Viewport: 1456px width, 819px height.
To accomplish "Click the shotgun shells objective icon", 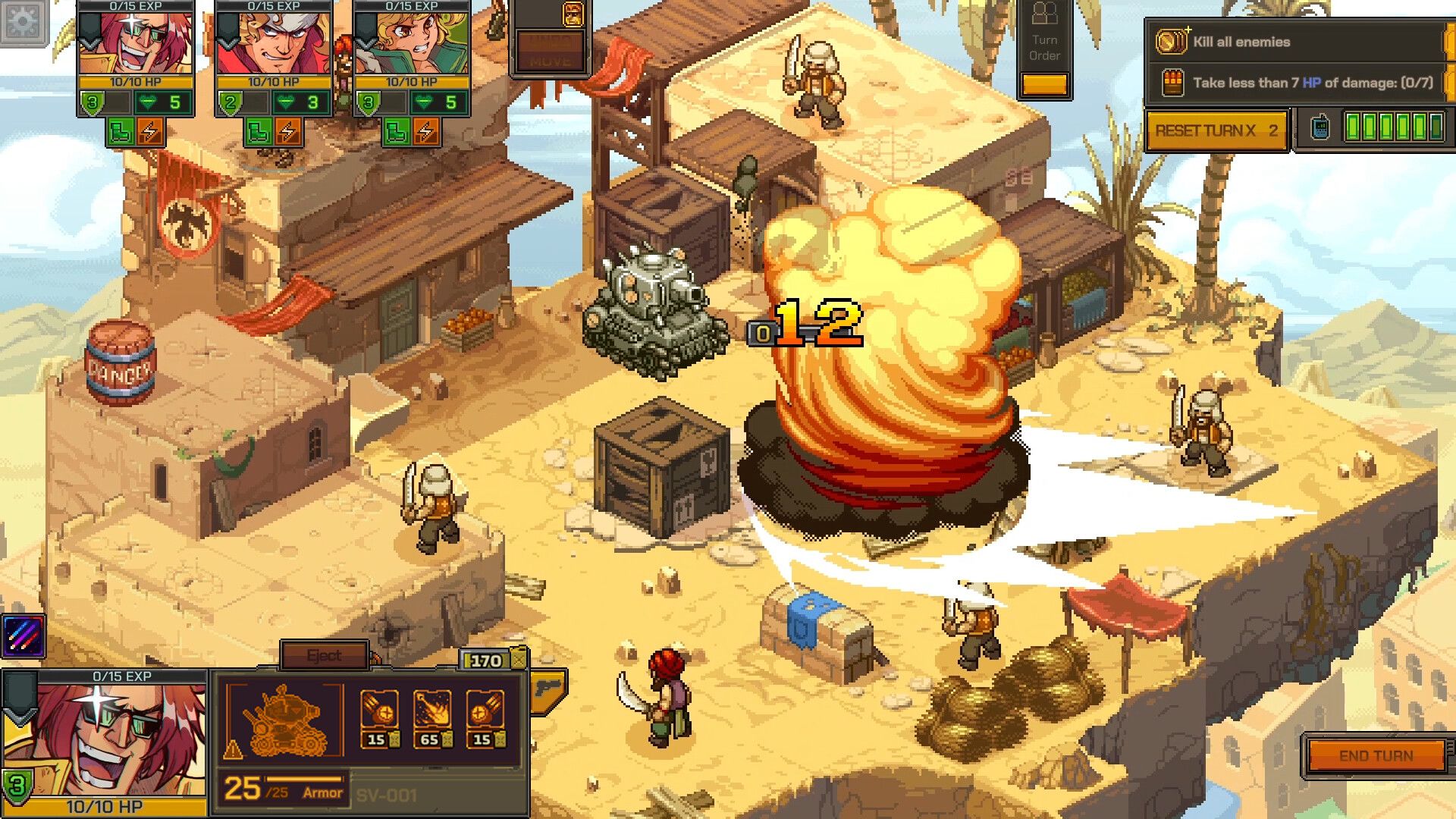I will click(1172, 83).
